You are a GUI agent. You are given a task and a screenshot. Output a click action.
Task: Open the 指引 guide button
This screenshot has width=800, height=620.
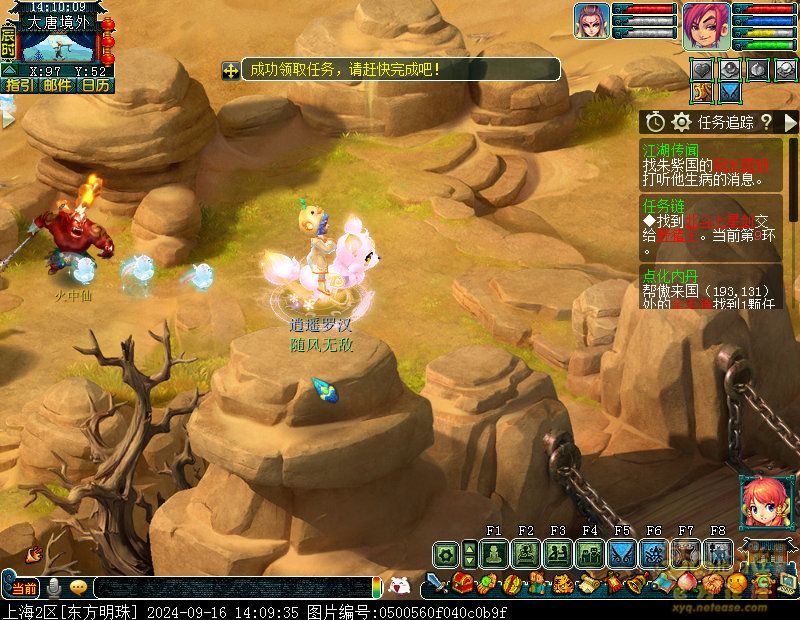click(x=18, y=86)
